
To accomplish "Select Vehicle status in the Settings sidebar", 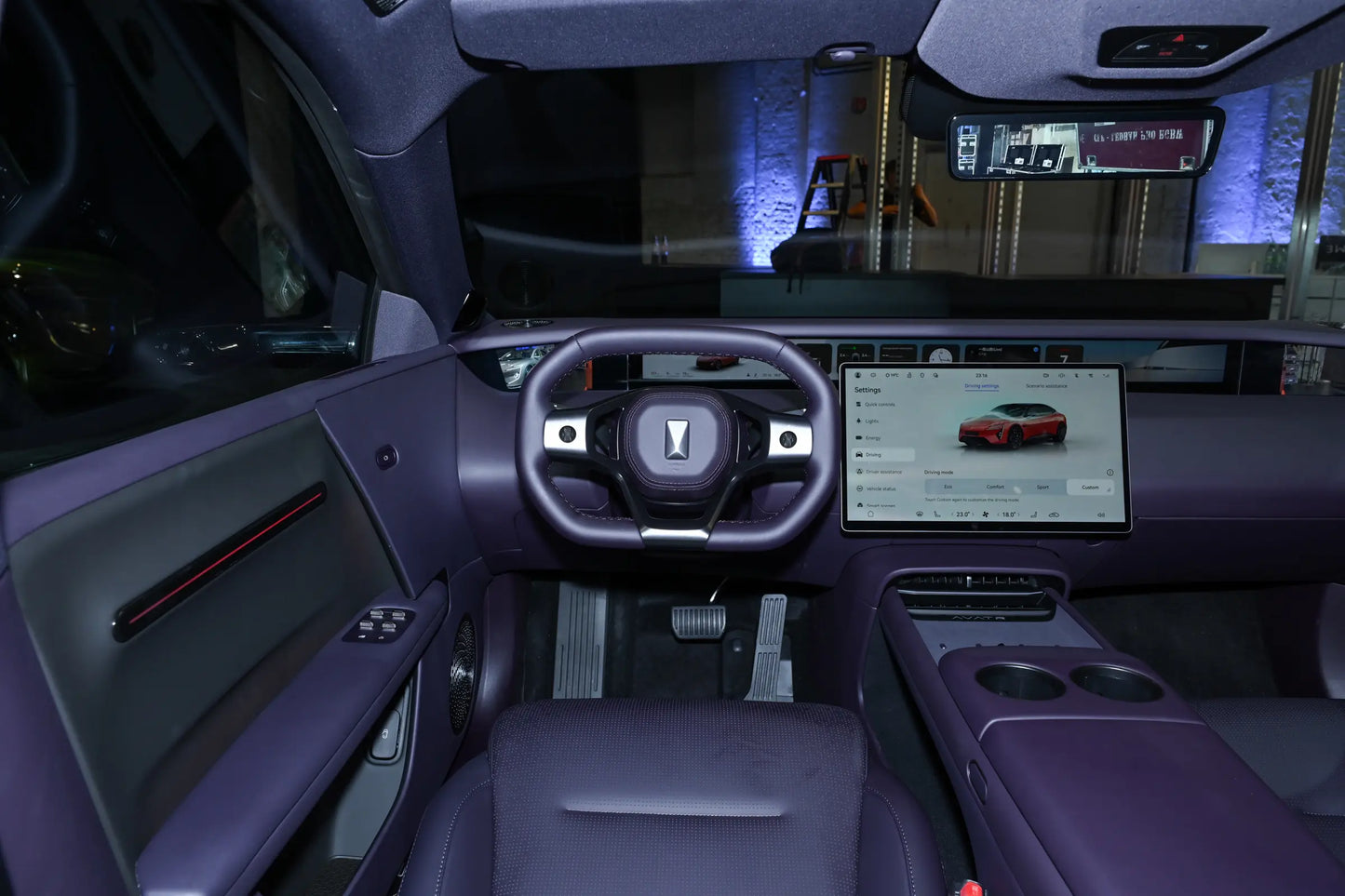I will pyautogui.click(x=881, y=488).
